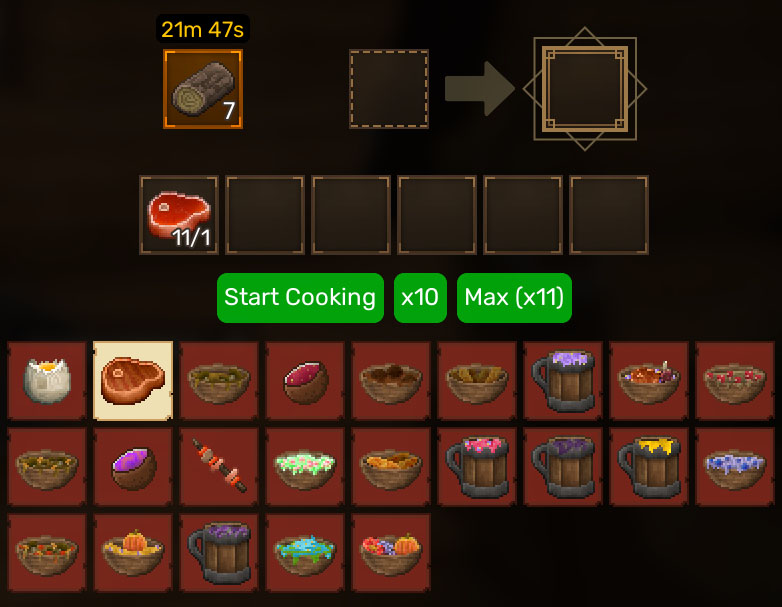
Task: Pick the purple sweet potato recipe
Action: point(133,467)
